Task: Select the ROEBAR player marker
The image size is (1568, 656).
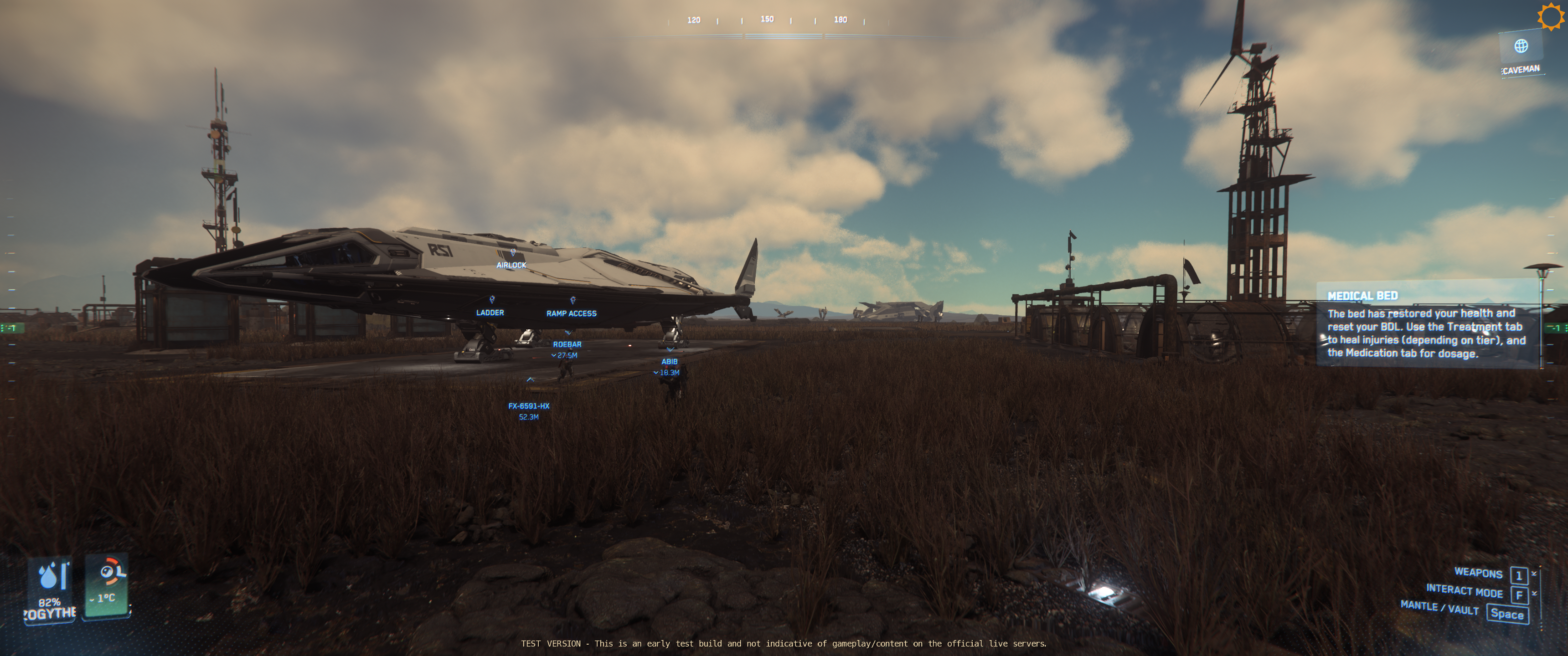Action: coord(567,344)
